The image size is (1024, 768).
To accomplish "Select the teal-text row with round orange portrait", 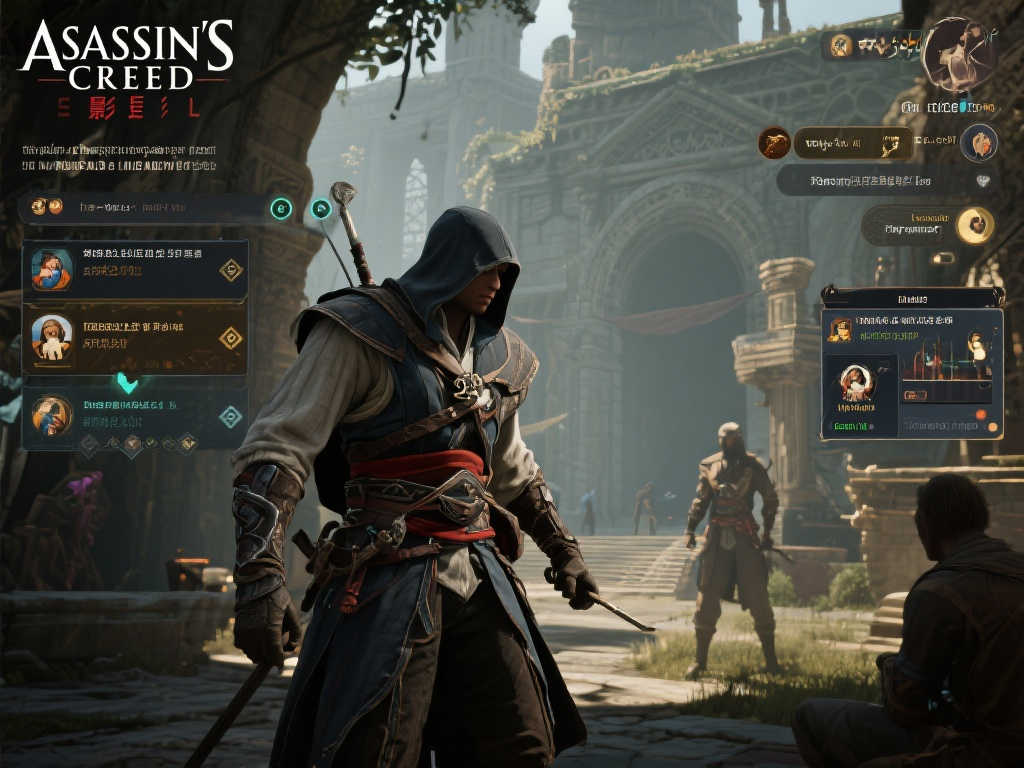I will [135, 414].
